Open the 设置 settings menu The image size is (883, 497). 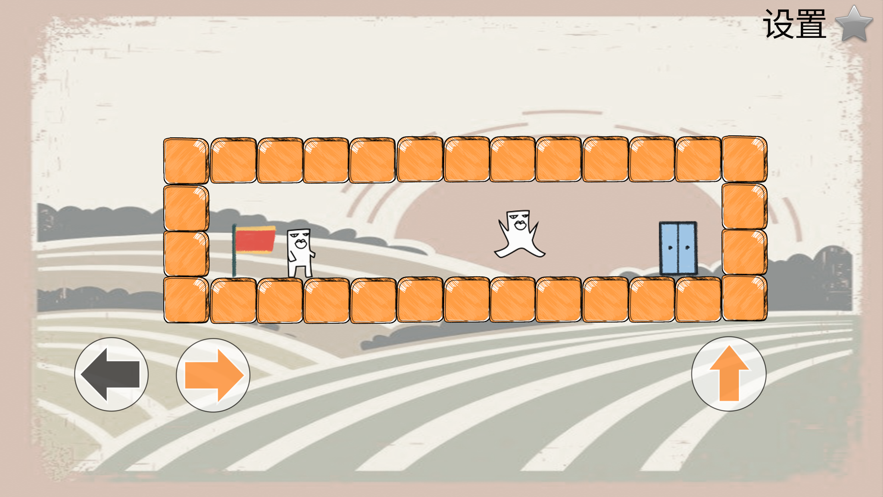pos(795,24)
